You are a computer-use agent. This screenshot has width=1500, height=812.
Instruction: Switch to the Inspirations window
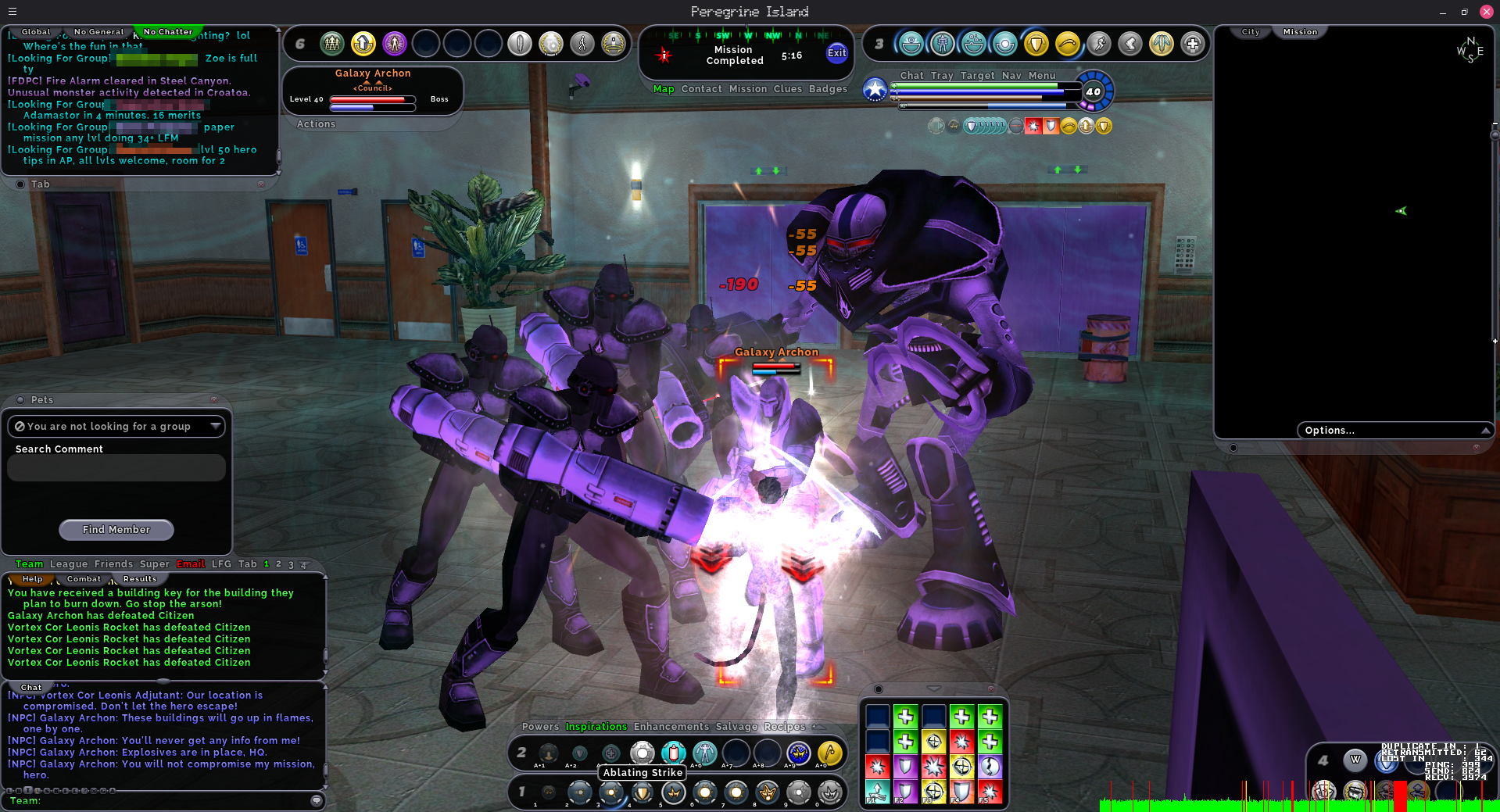pos(596,727)
